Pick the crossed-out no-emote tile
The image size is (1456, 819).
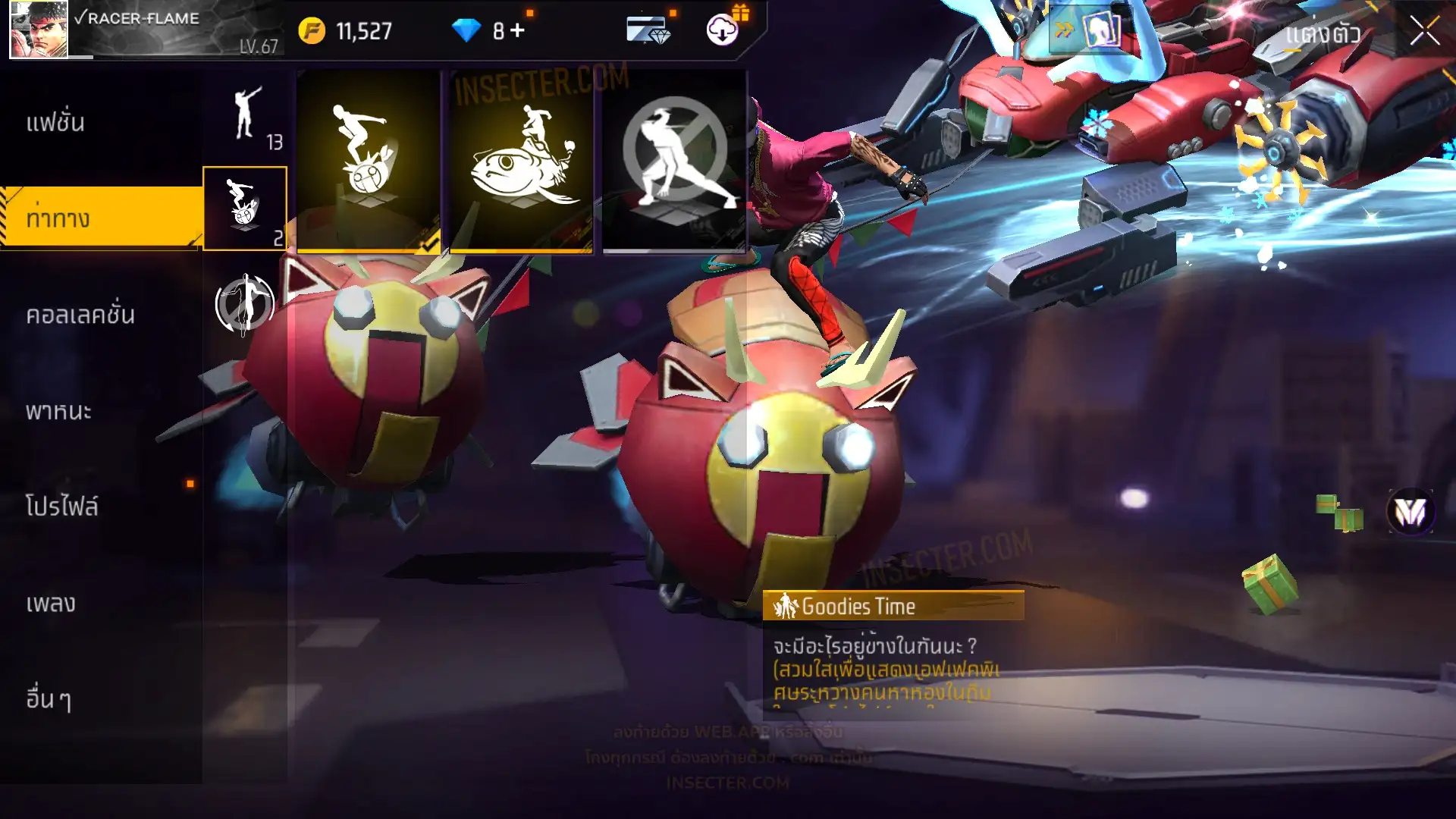[x=674, y=161]
